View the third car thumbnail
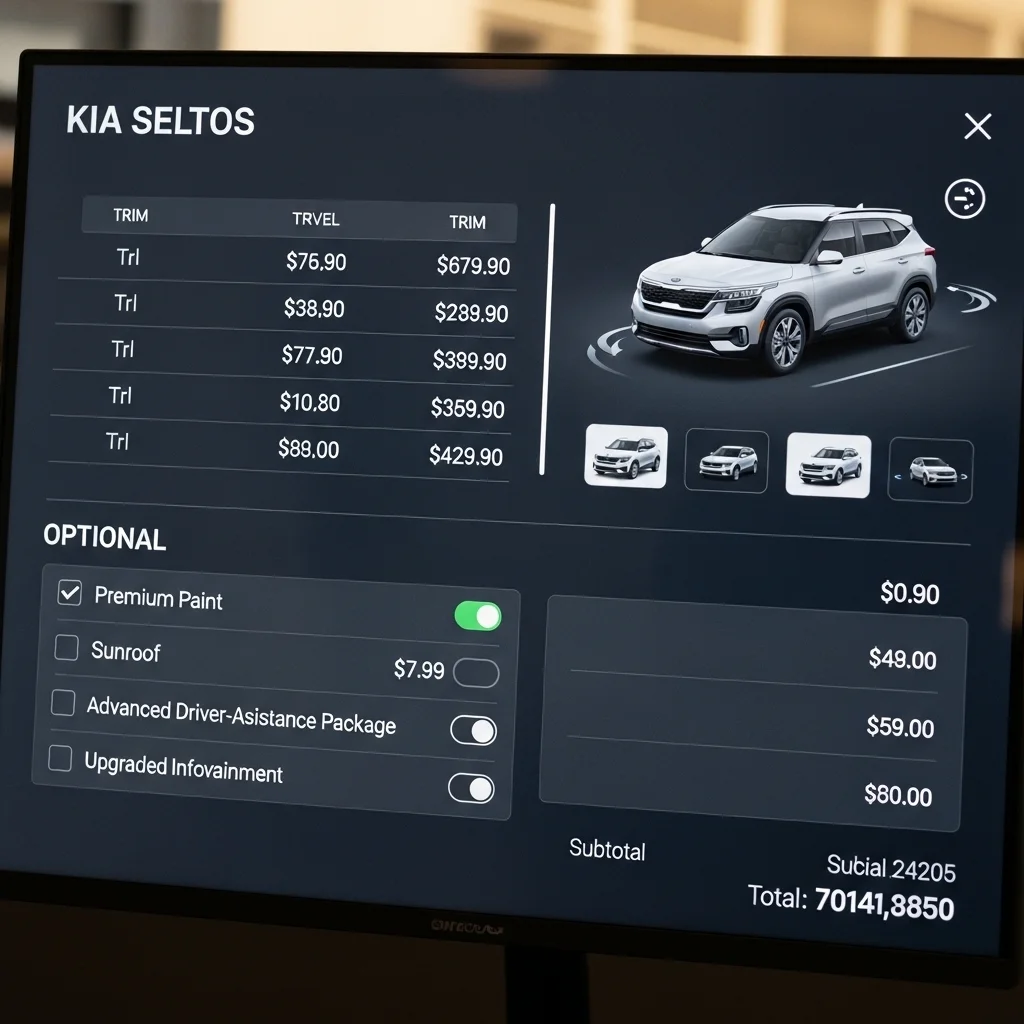Viewport: 1024px width, 1024px height. tap(828, 465)
